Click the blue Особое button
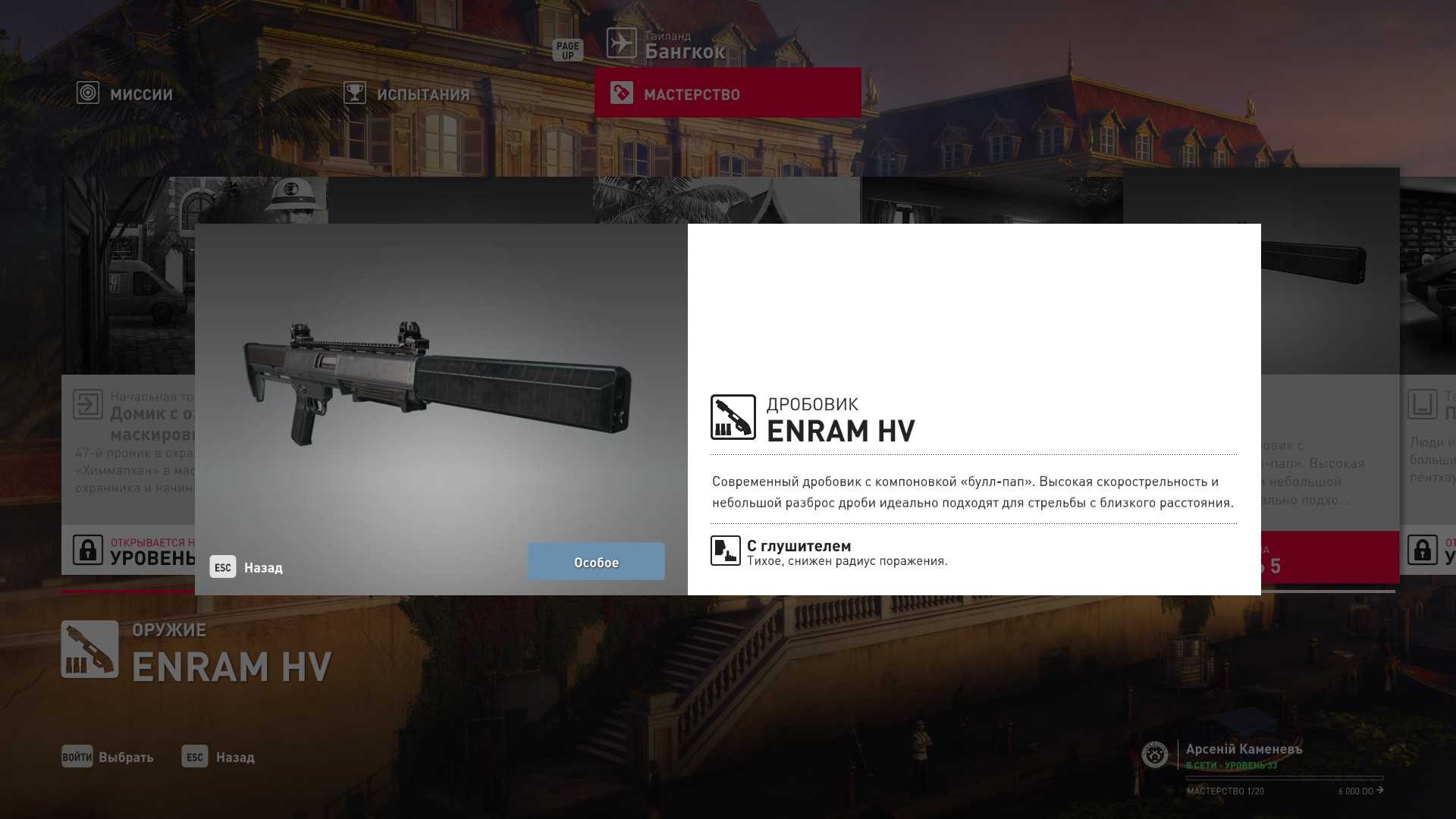 (x=596, y=562)
